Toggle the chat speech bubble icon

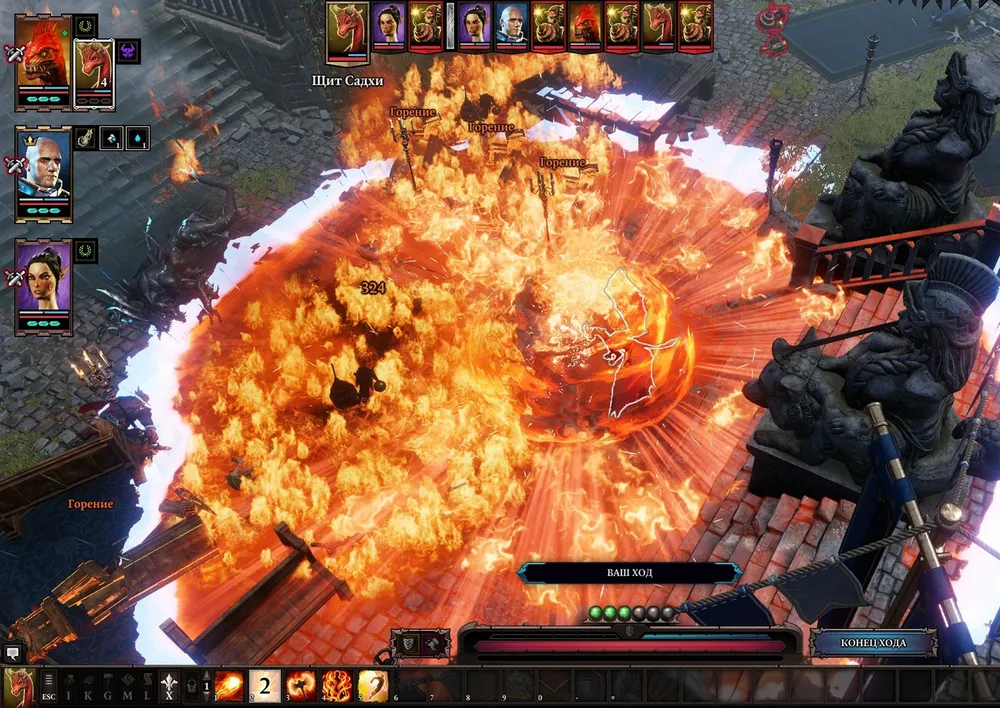(12, 653)
